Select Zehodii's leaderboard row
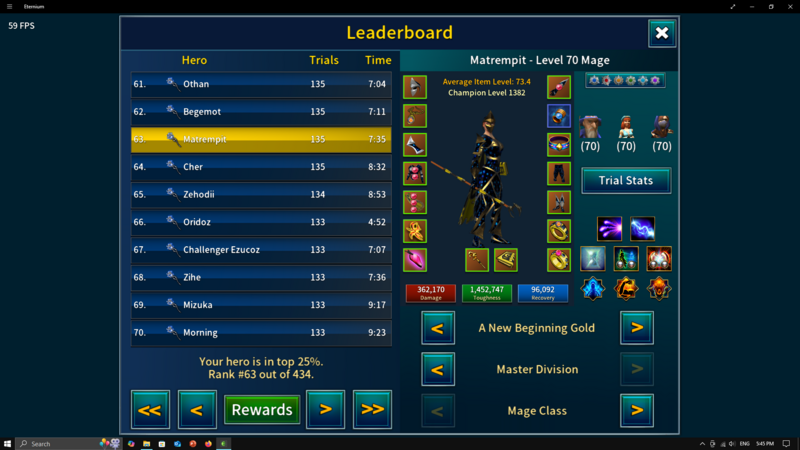Image resolution: width=800 pixels, height=450 pixels. click(x=261, y=195)
